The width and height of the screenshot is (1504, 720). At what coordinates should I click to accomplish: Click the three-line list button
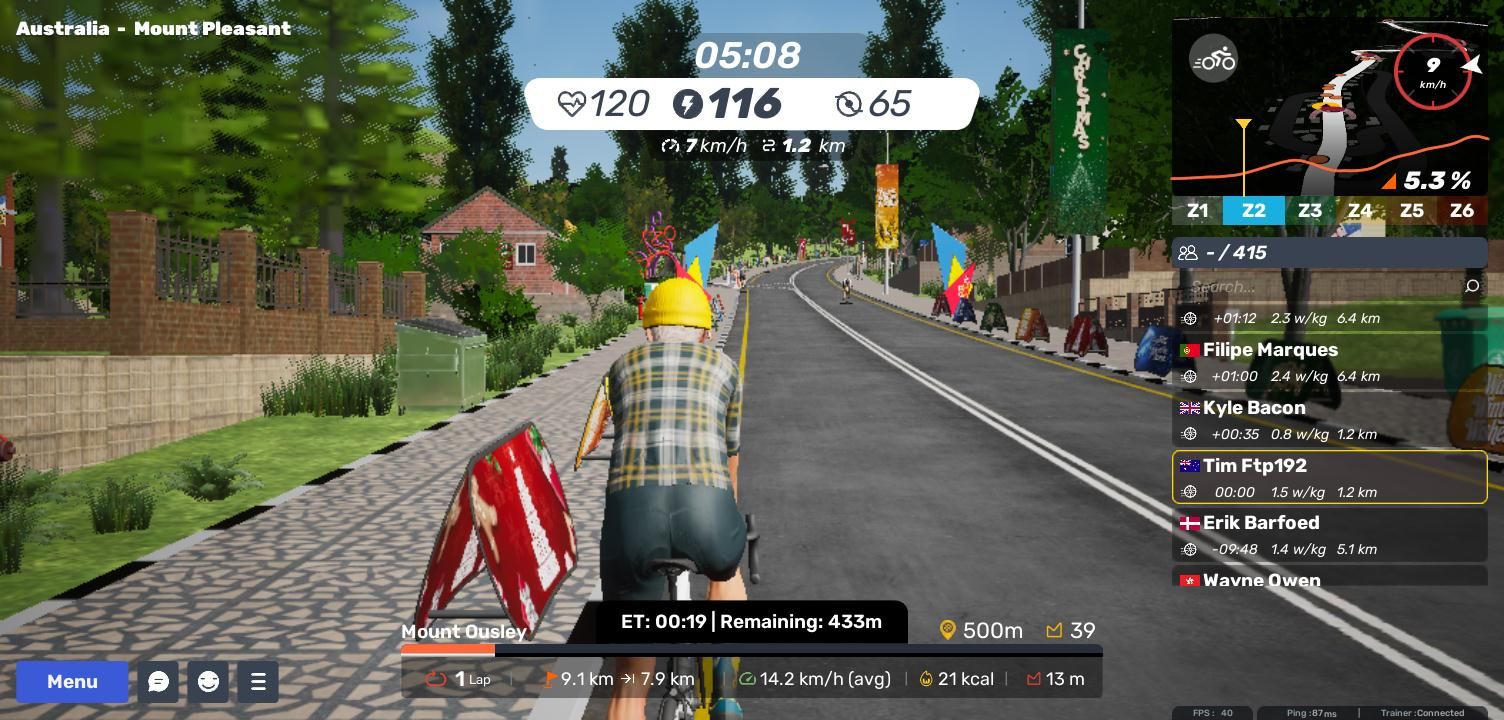click(258, 682)
